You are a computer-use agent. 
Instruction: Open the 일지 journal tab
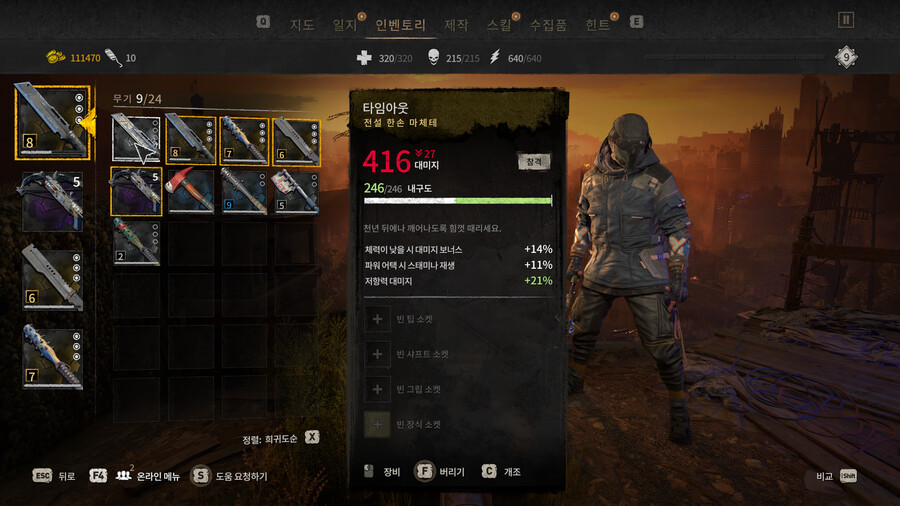[345, 24]
